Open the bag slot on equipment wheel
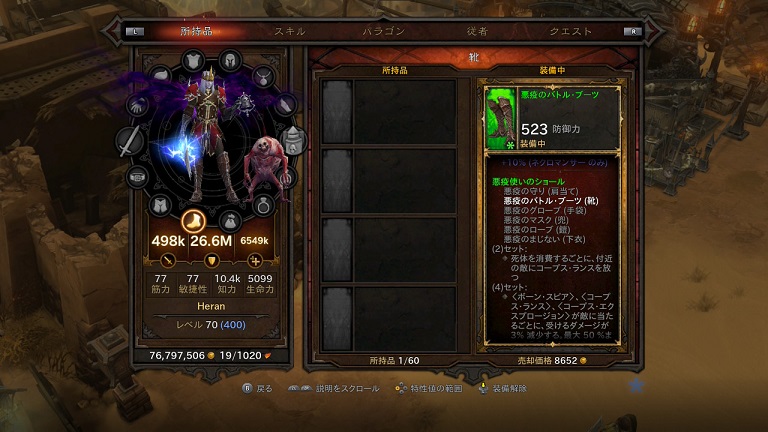 tap(229, 219)
